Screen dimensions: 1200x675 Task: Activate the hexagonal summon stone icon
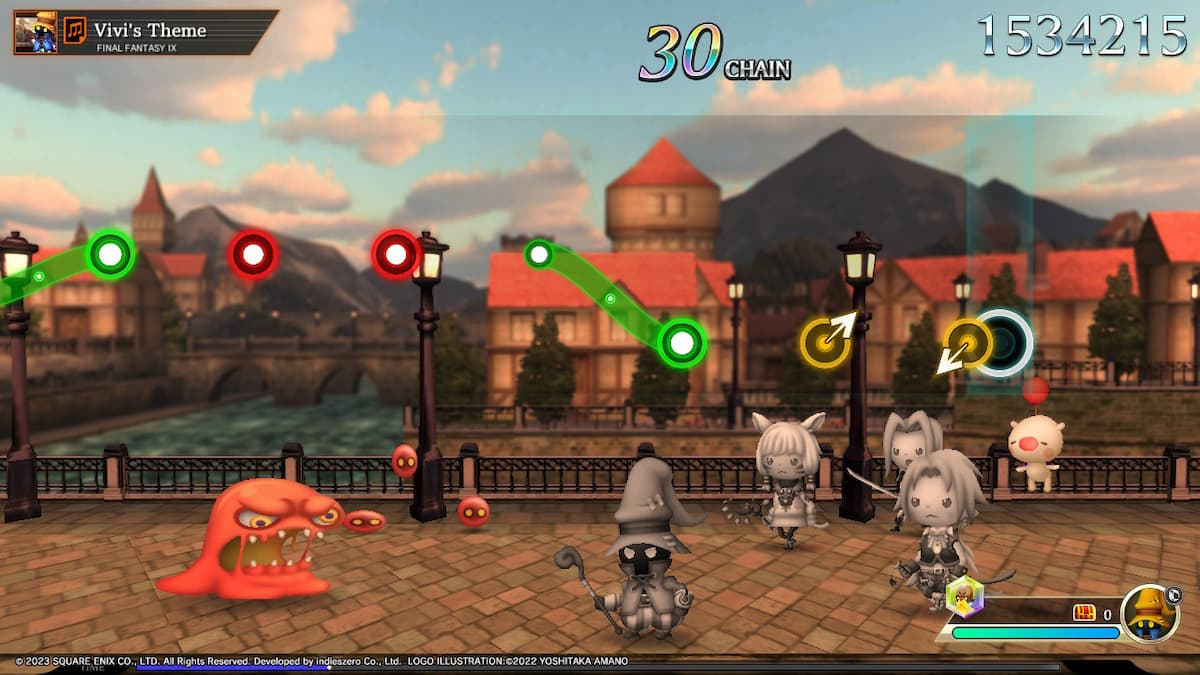click(x=964, y=597)
